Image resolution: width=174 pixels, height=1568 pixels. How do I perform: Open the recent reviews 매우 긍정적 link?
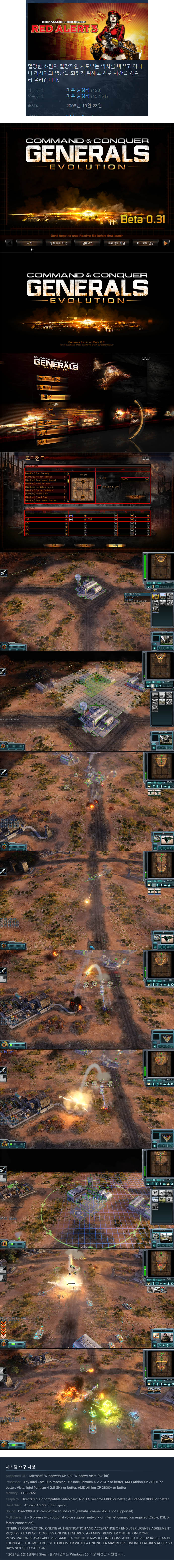[77, 90]
